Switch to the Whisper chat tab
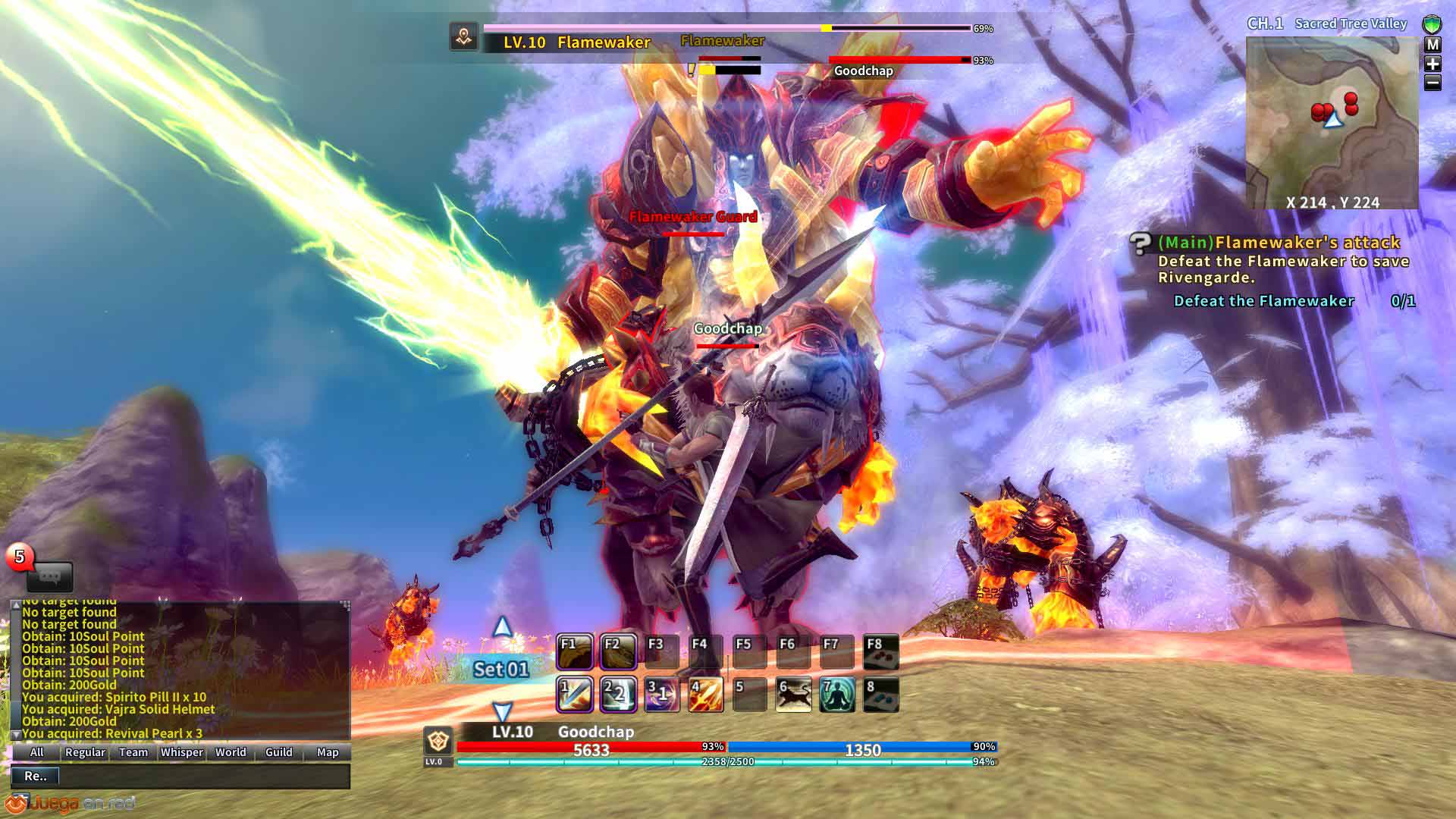The image size is (1456, 819). pos(182,752)
